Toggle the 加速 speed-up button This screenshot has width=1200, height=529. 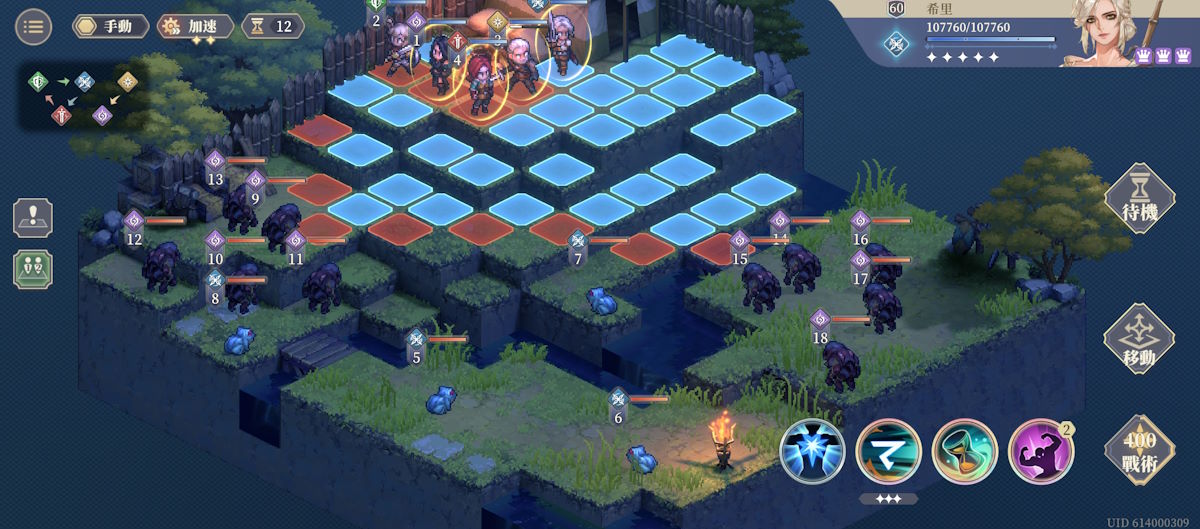point(196,26)
